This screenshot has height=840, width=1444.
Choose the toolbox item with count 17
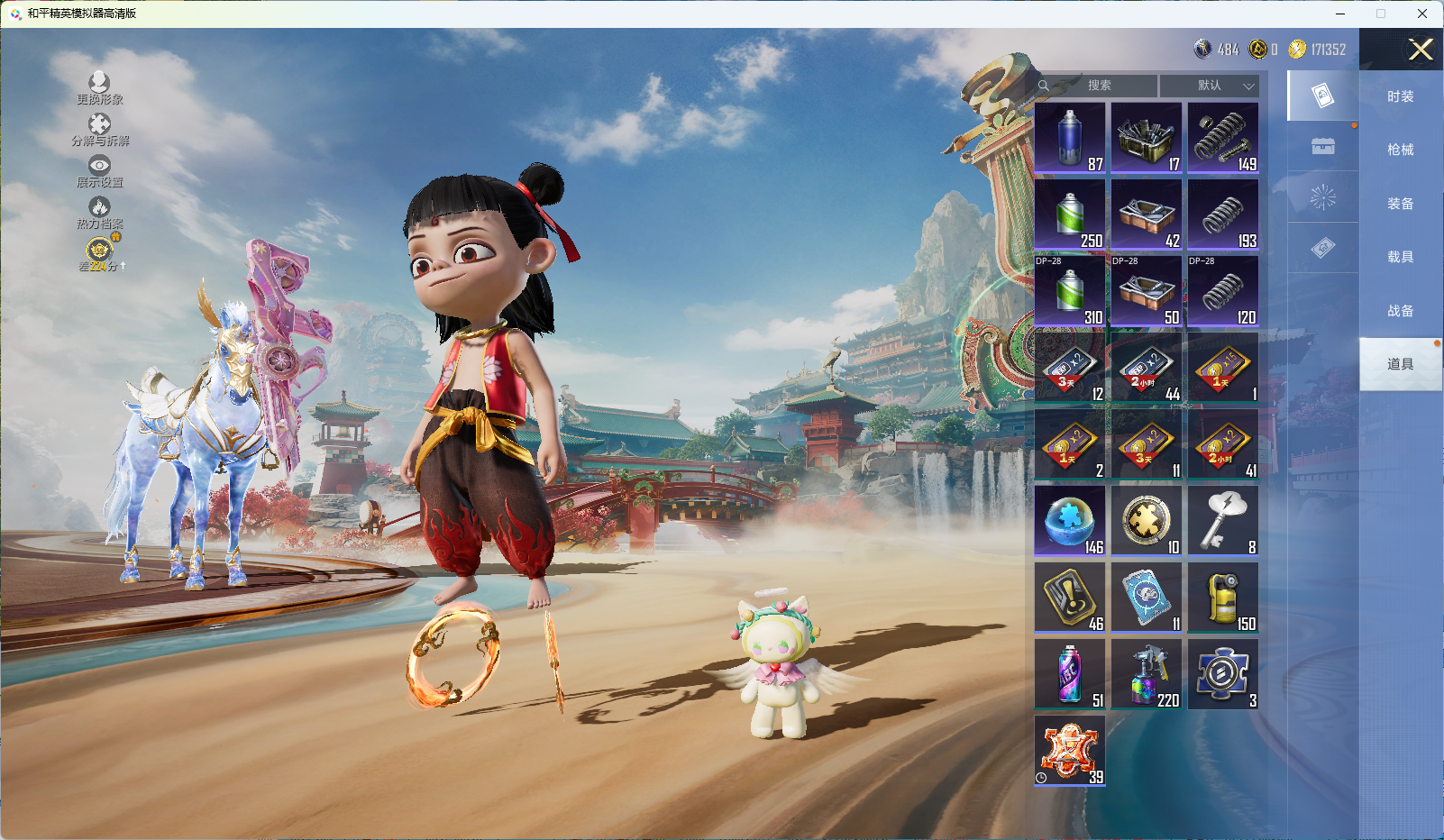tap(1146, 138)
